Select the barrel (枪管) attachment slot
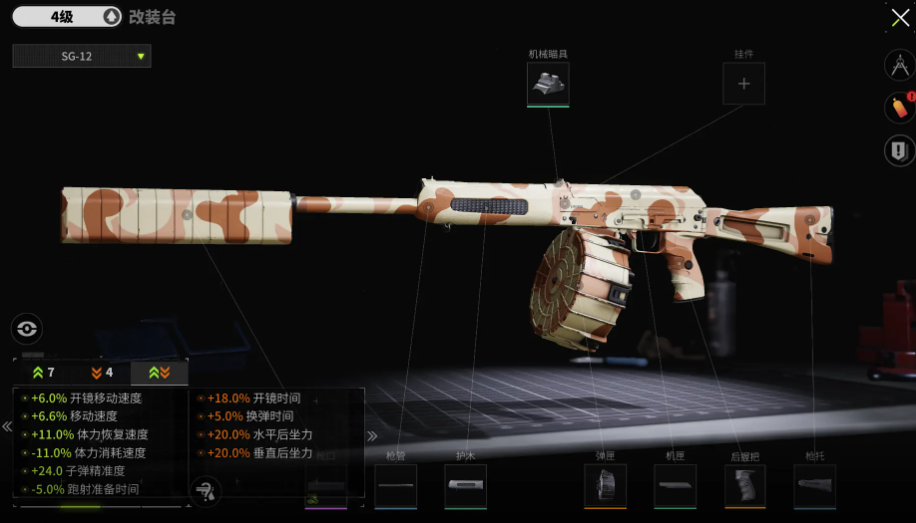This screenshot has height=523, width=916. 396,486
